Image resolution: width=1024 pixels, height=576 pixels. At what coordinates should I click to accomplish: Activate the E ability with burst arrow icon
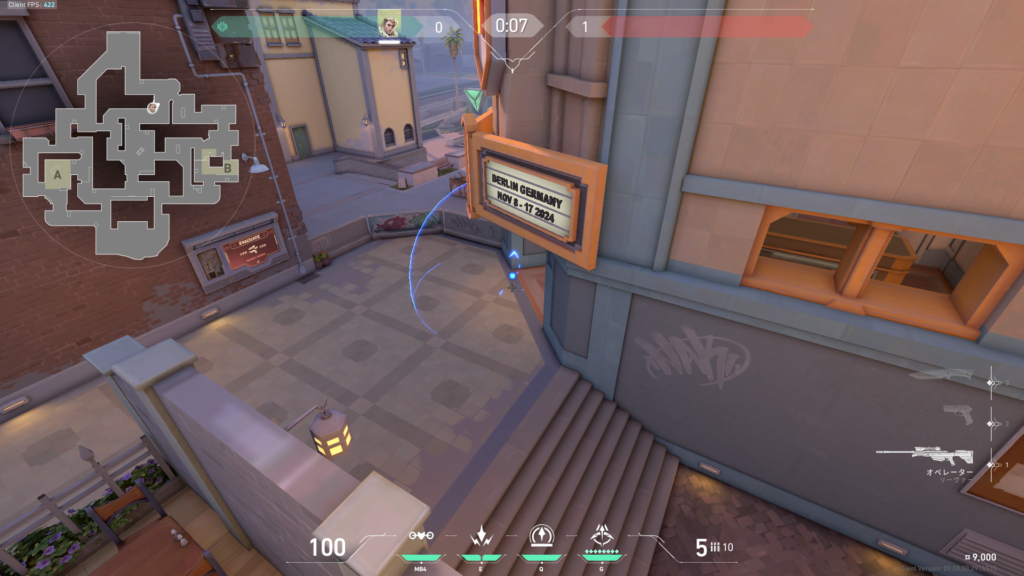click(480, 537)
